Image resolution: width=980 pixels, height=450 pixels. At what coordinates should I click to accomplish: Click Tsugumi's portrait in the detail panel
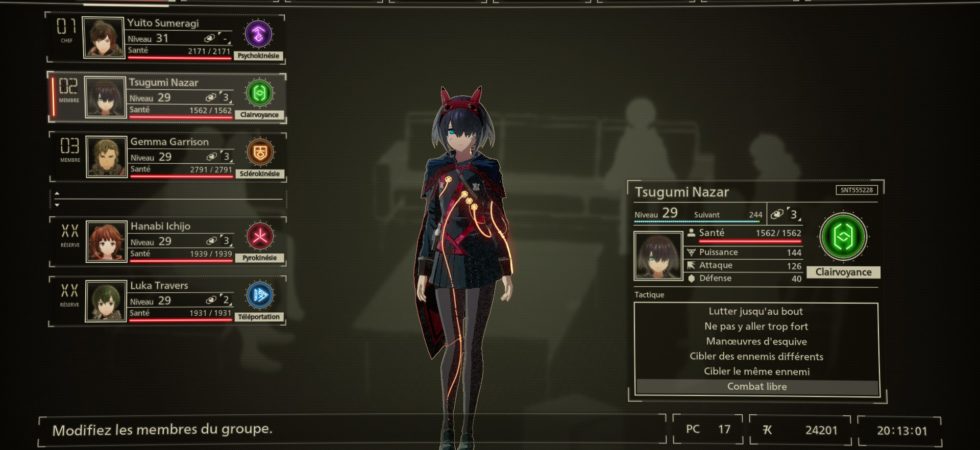click(x=658, y=256)
